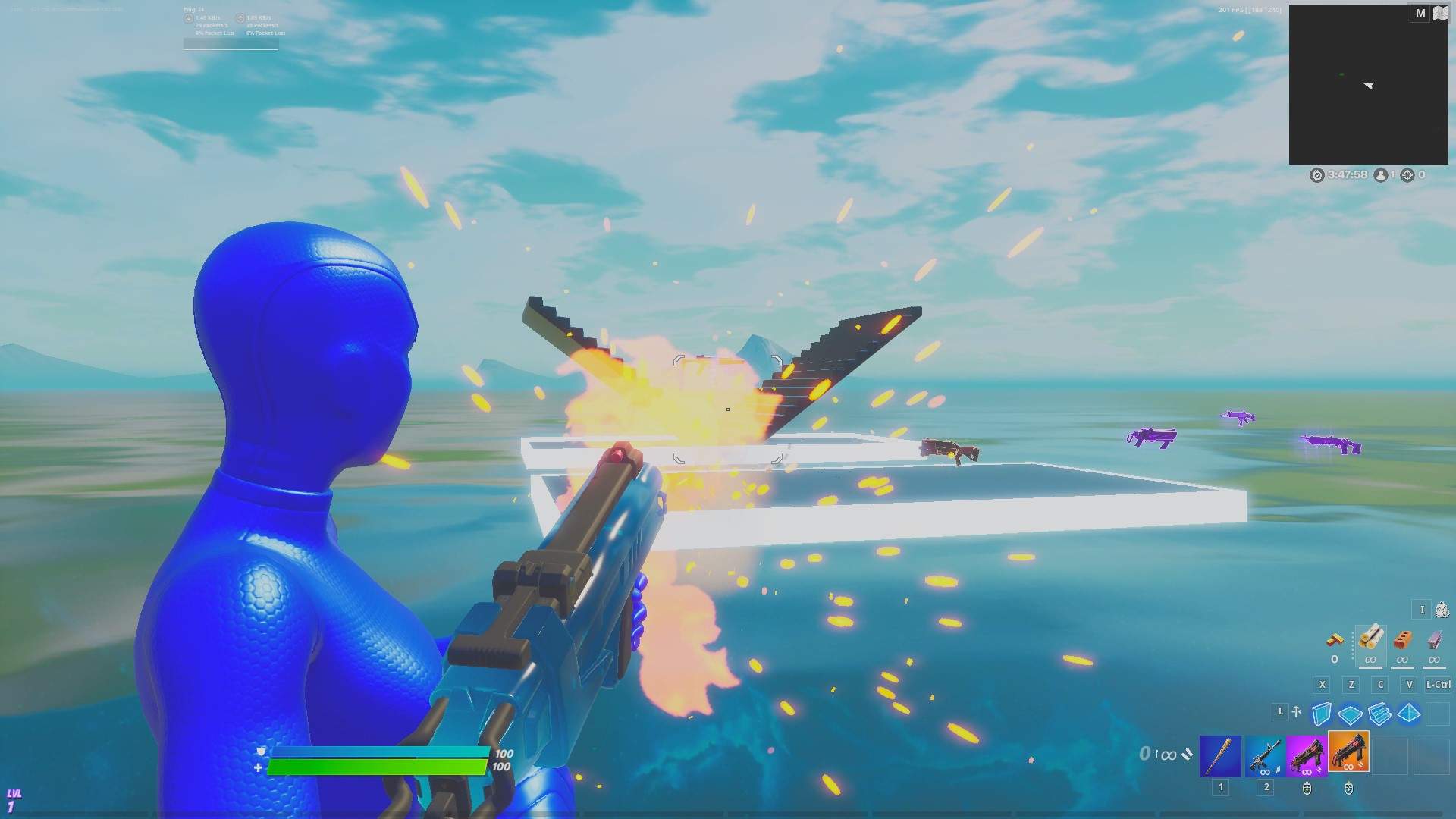Select the wall build piece icon
Viewport: 1456px width, 819px height.
pos(1321,714)
